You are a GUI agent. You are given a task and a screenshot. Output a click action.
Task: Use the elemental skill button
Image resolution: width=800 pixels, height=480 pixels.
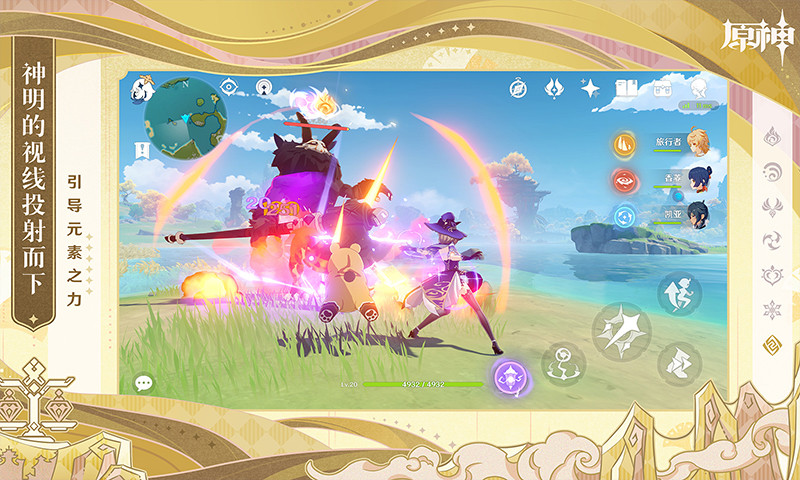point(563,363)
